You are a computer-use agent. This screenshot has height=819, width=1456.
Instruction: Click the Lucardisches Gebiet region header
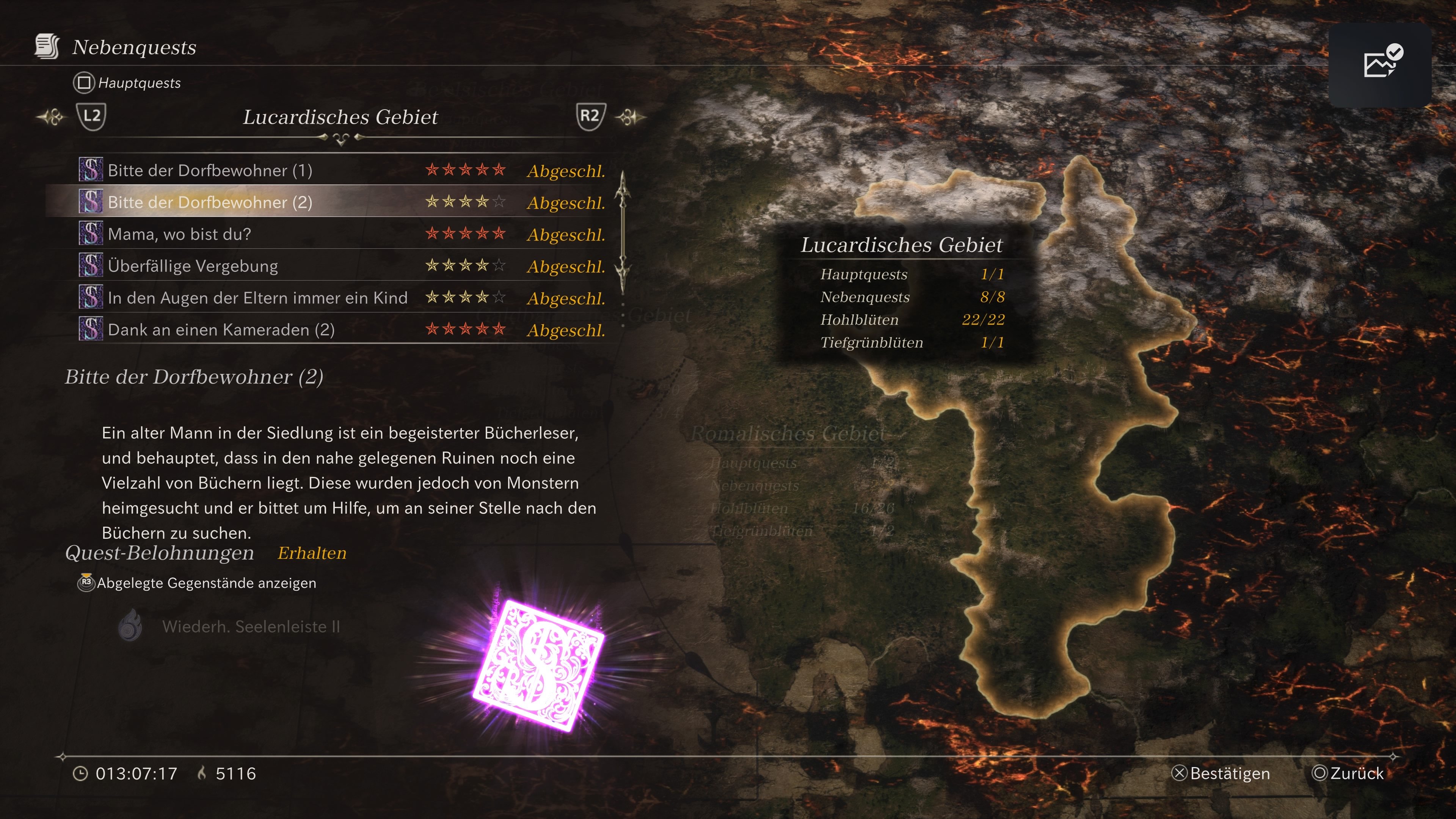340,117
